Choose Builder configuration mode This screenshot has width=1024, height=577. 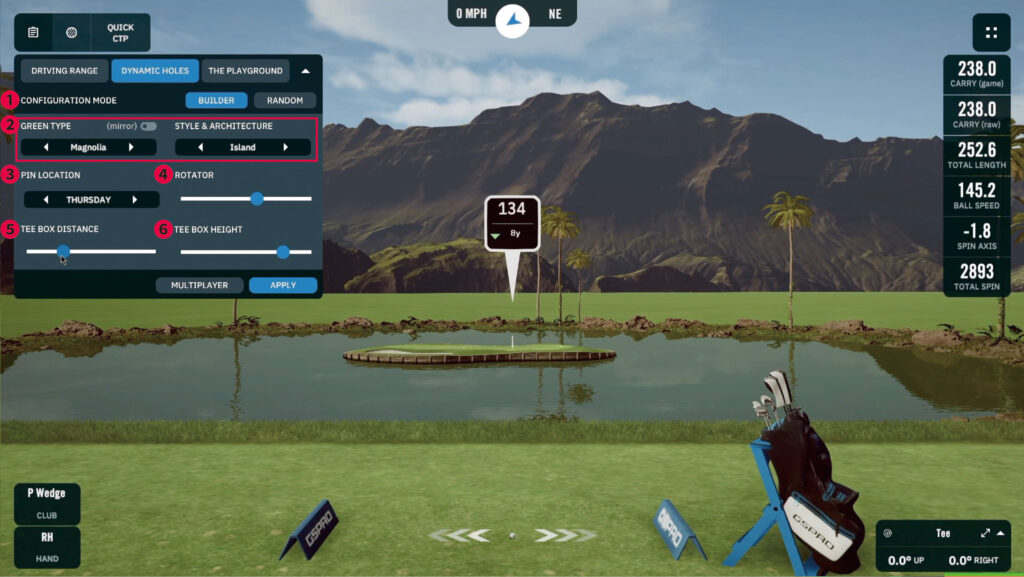(216, 100)
